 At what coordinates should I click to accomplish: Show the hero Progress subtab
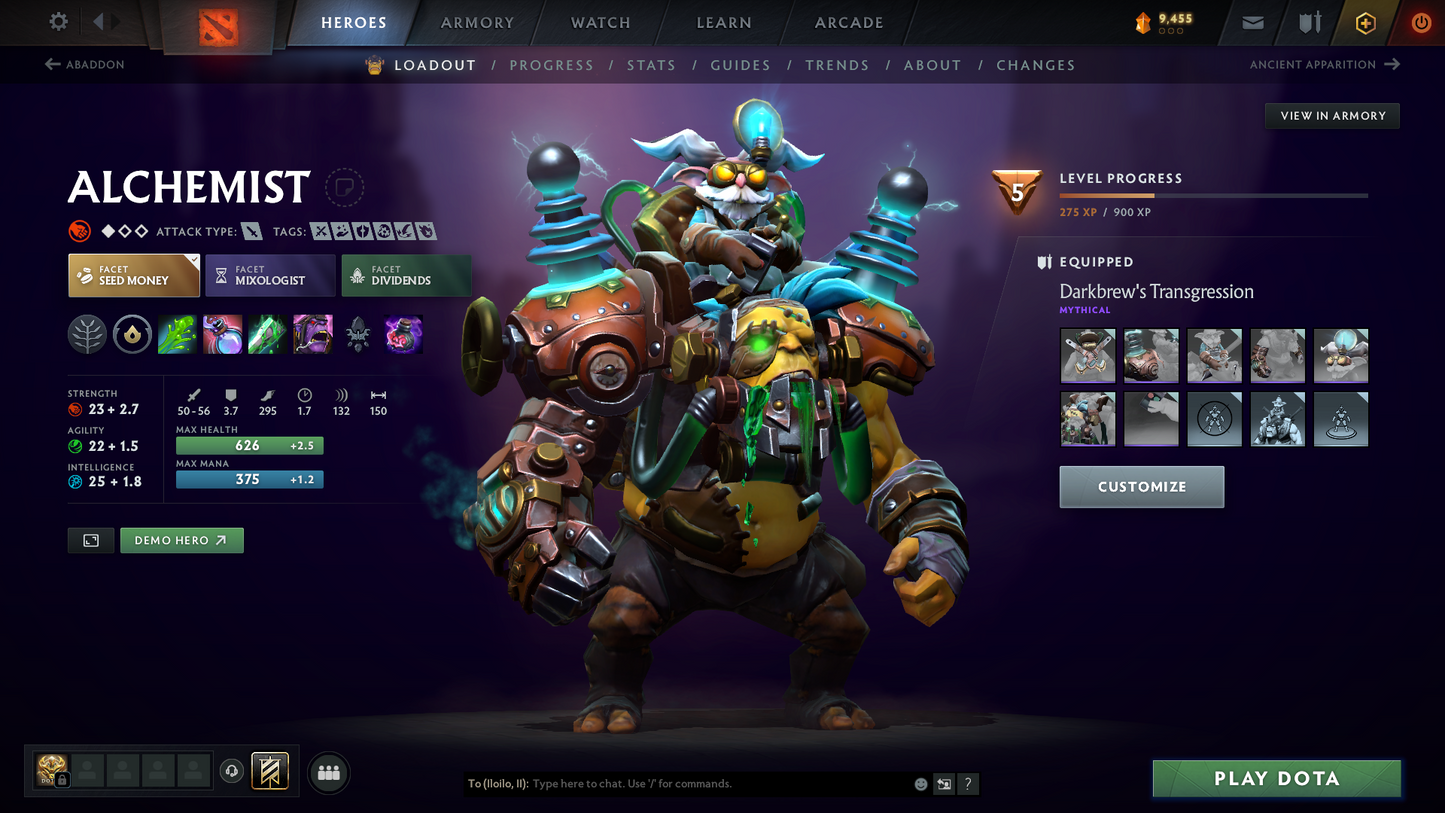[551, 65]
